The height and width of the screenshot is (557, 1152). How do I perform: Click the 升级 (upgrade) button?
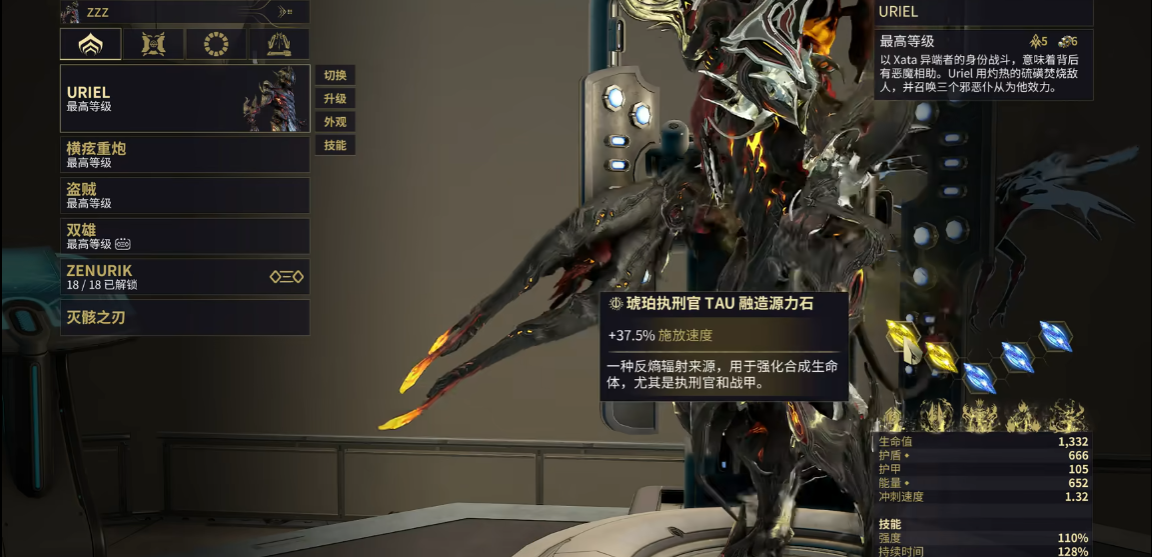click(335, 99)
